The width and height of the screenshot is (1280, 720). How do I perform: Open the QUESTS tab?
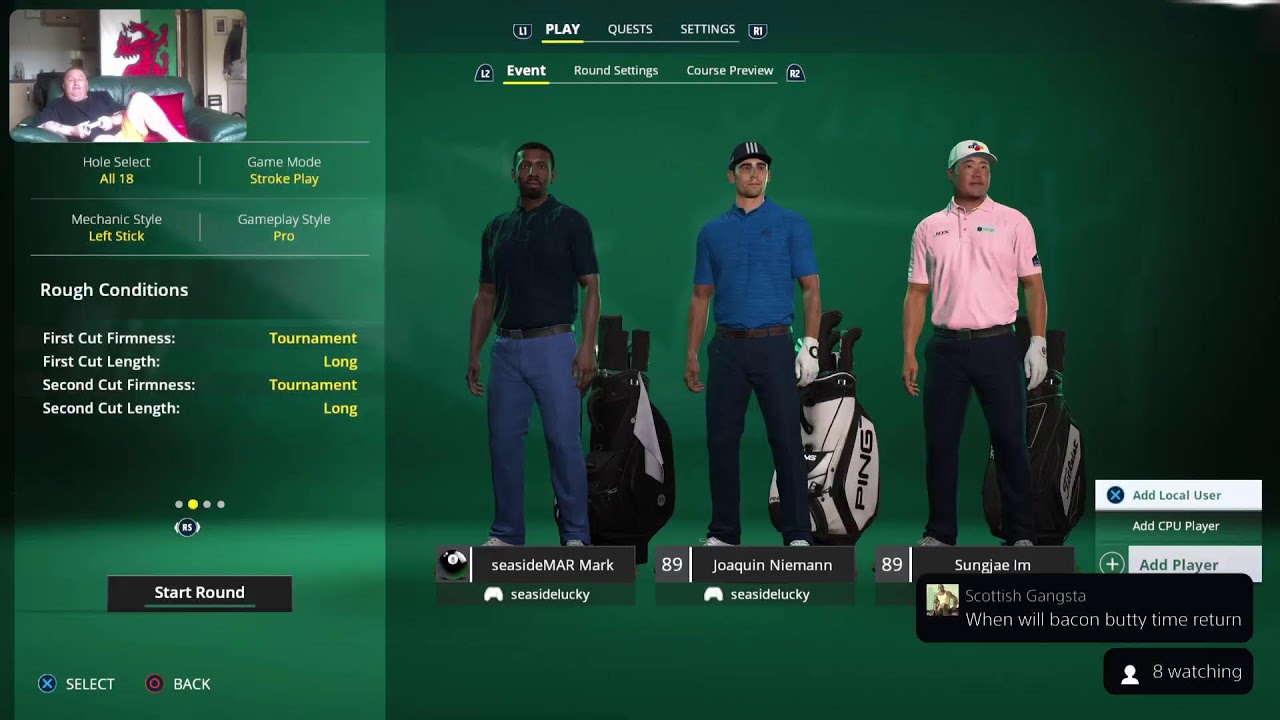pos(630,30)
